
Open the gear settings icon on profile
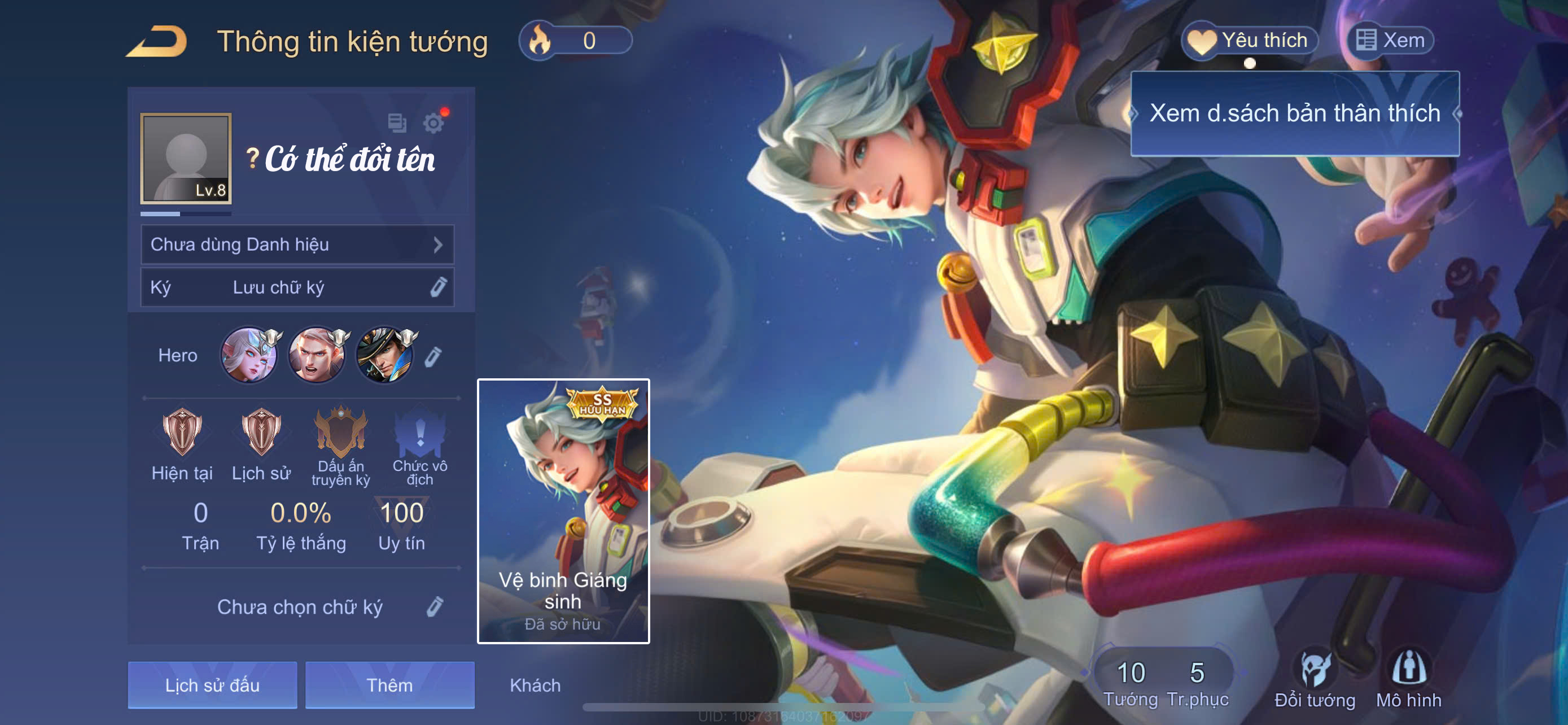433,123
